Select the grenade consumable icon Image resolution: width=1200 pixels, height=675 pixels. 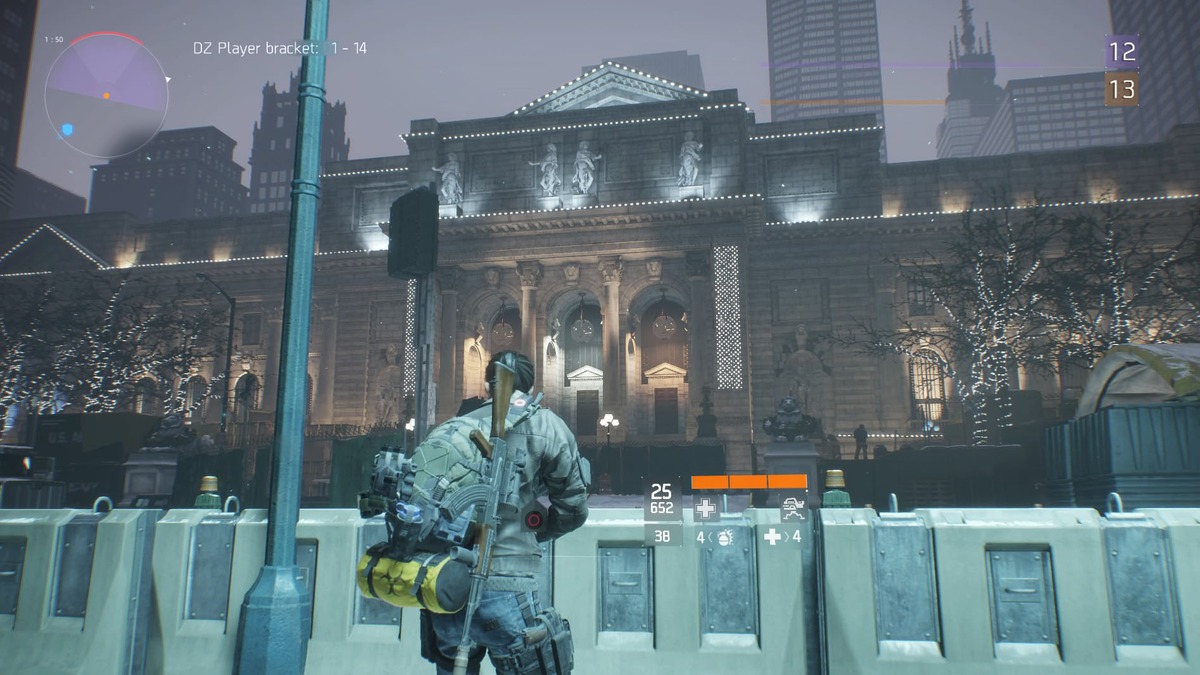721,537
